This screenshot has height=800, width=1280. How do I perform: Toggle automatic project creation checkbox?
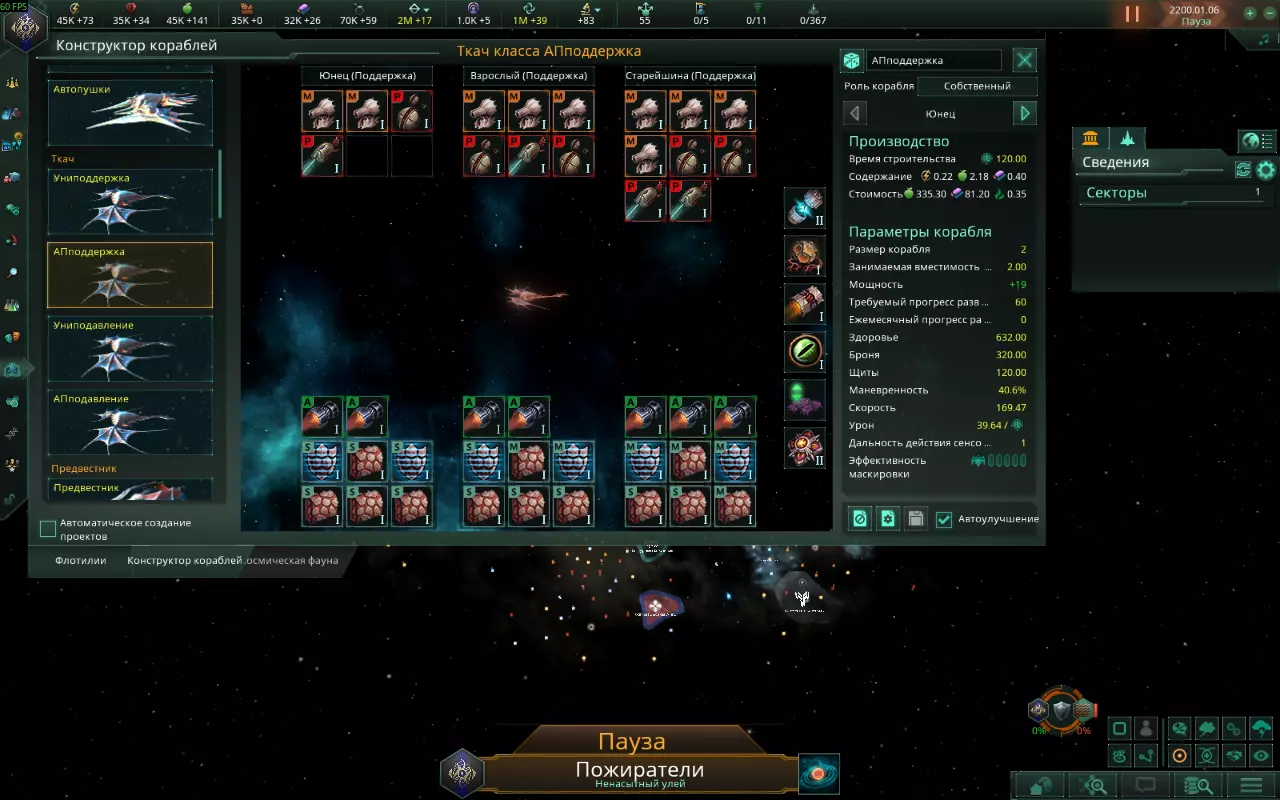coord(48,529)
